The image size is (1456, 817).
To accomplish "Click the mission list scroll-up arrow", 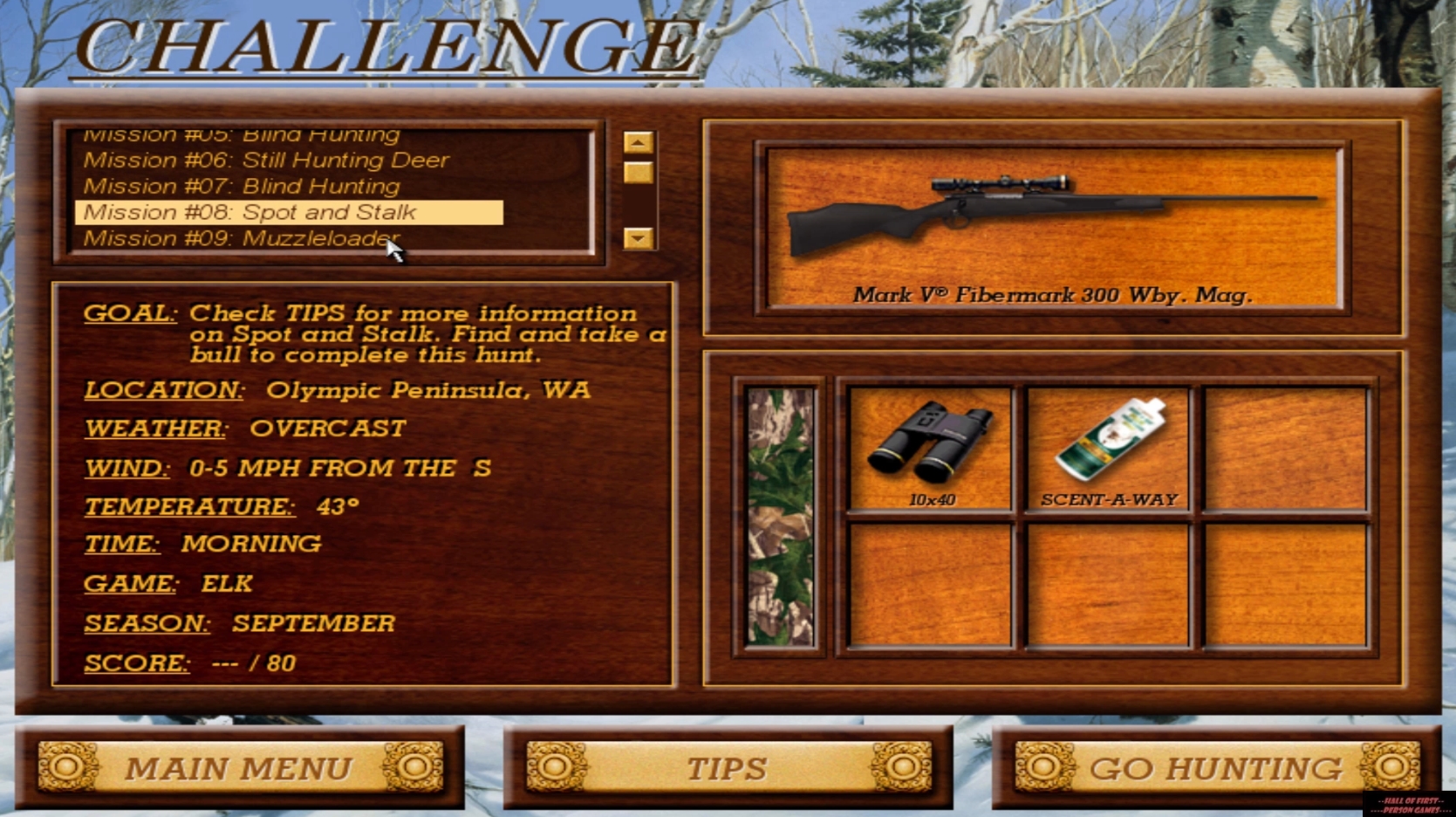I will tap(639, 141).
